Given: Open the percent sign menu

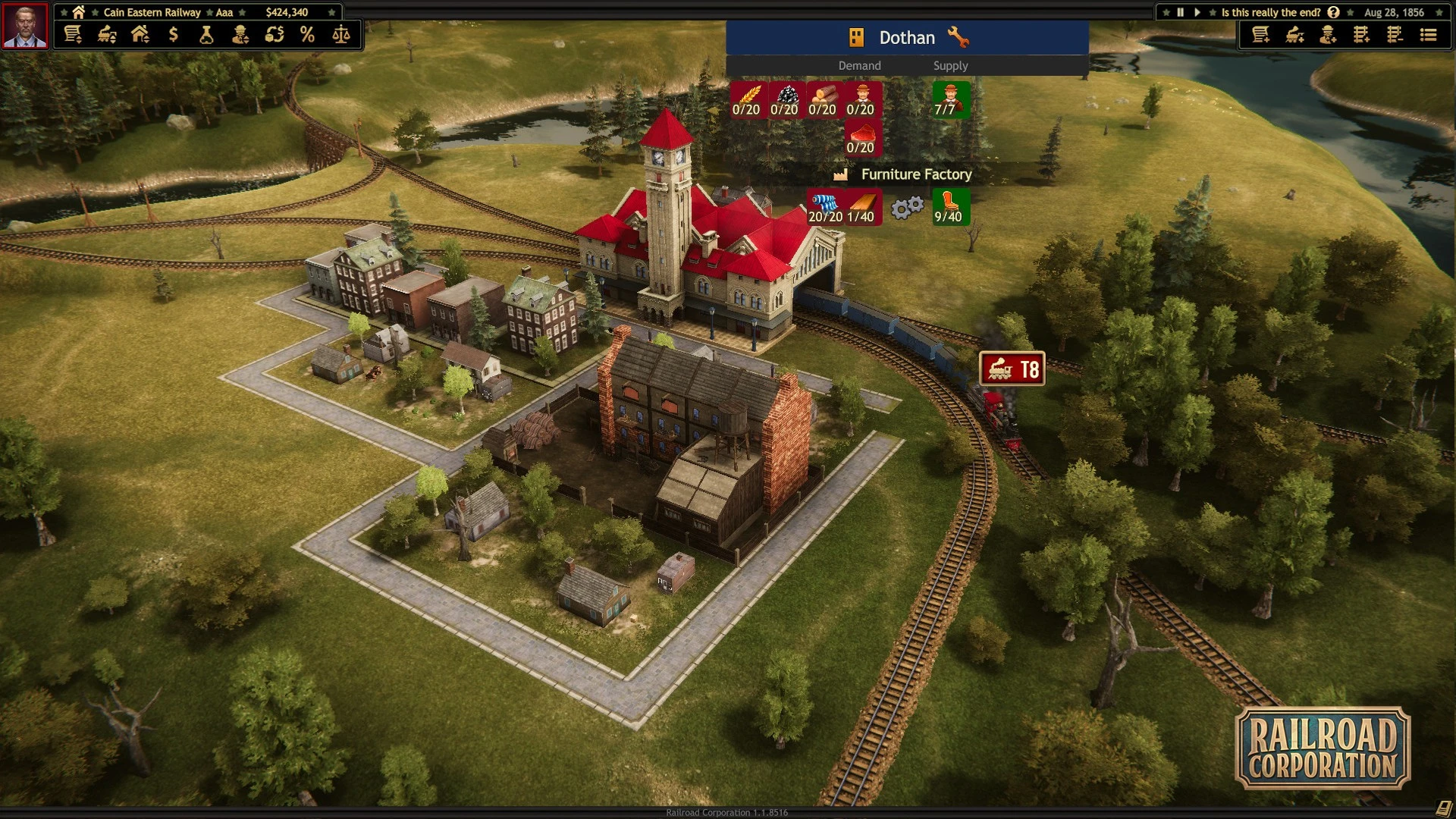Looking at the screenshot, I should click(x=307, y=35).
